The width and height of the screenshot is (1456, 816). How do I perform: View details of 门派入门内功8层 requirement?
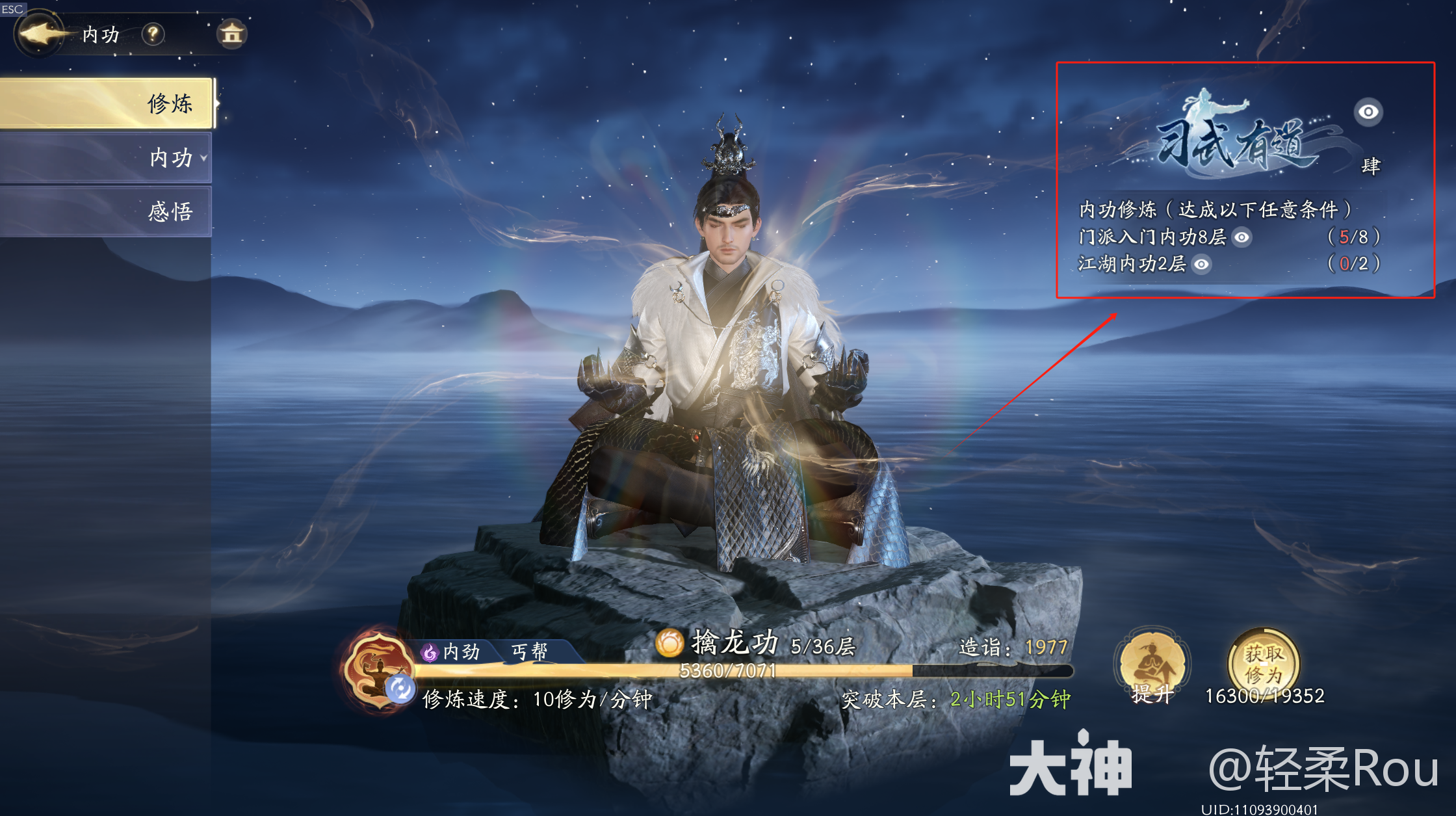tap(1241, 237)
